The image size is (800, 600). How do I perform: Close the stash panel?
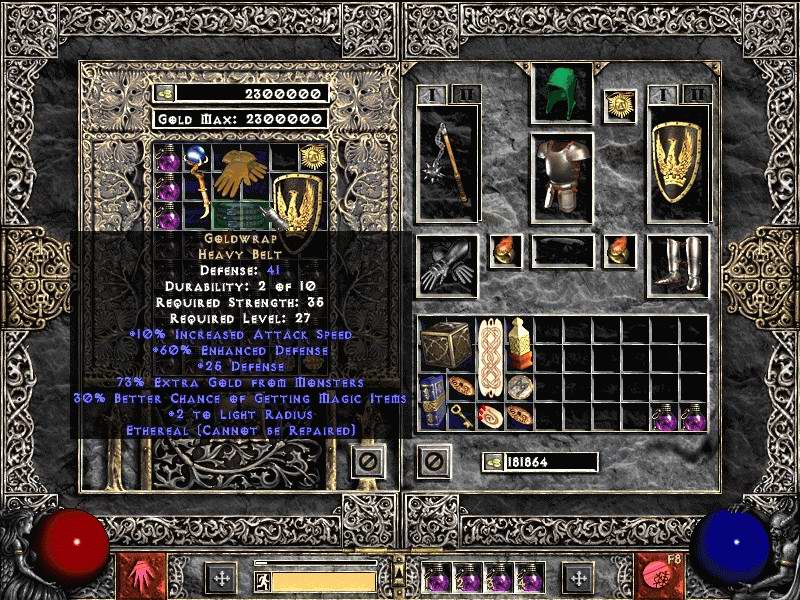point(367,461)
